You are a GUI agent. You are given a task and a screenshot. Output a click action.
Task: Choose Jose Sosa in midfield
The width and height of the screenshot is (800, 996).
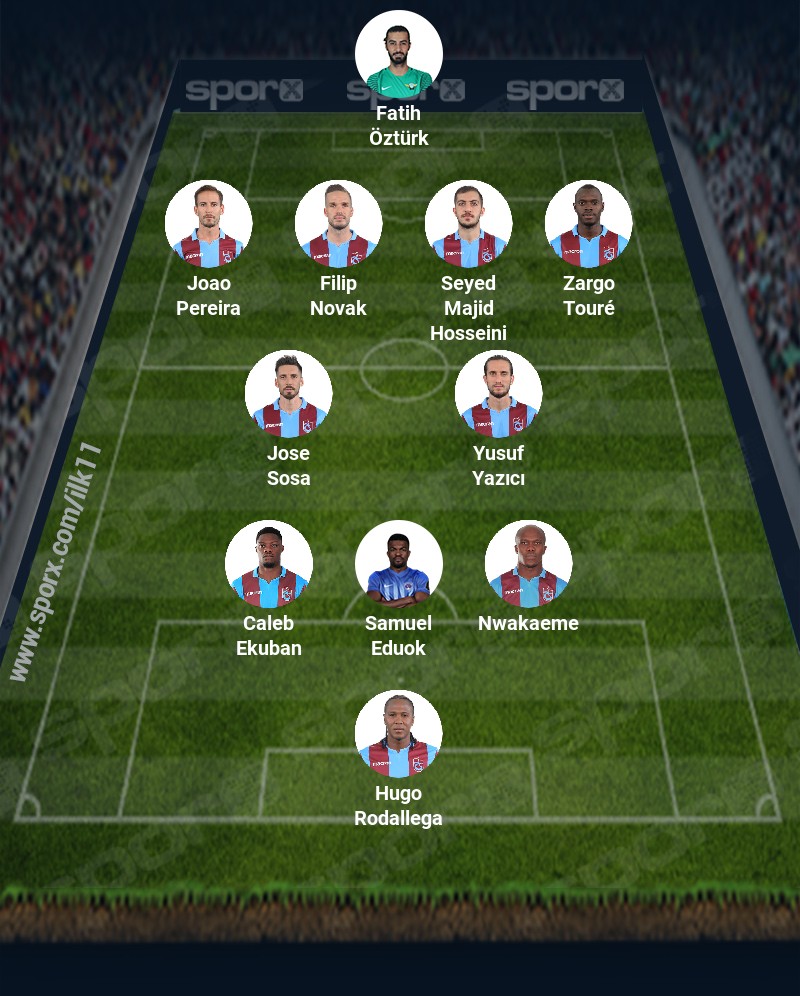click(288, 394)
